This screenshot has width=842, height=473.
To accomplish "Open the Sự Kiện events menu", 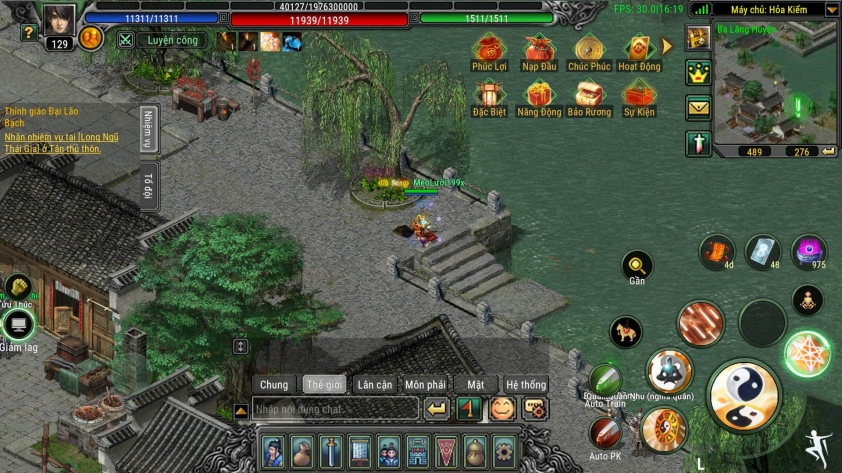I will (x=639, y=97).
